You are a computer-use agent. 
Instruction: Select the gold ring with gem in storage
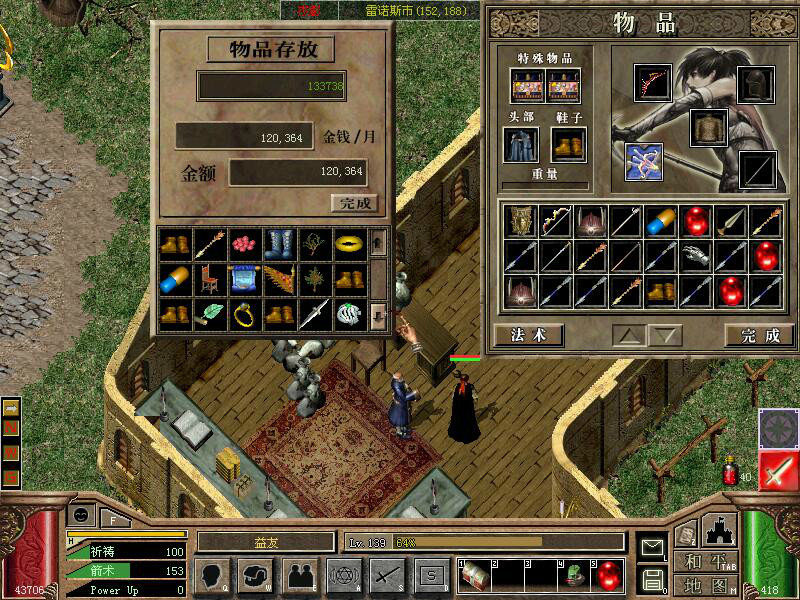[x=244, y=315]
